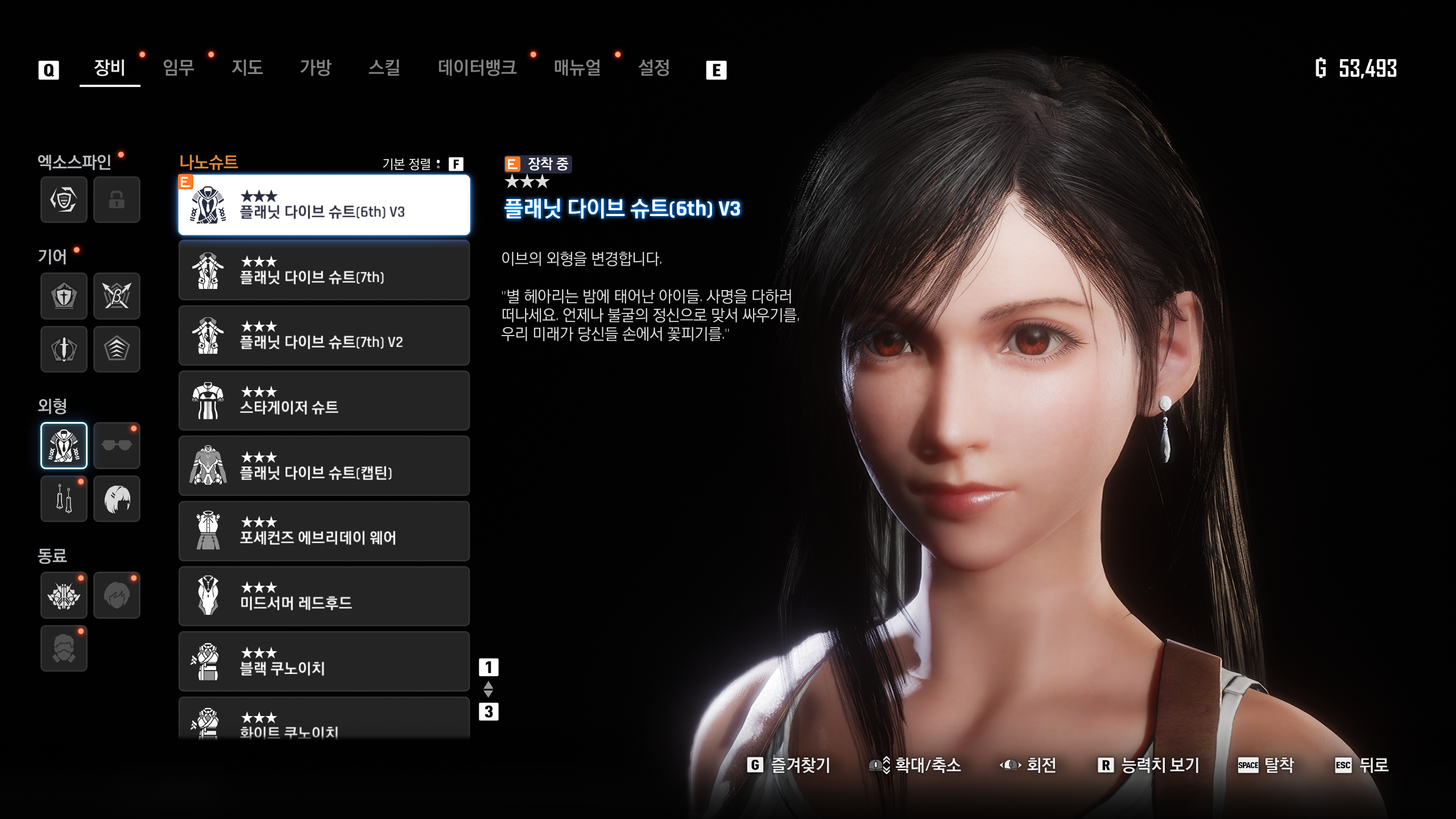Click the 기본 정렬 sort option

422,164
